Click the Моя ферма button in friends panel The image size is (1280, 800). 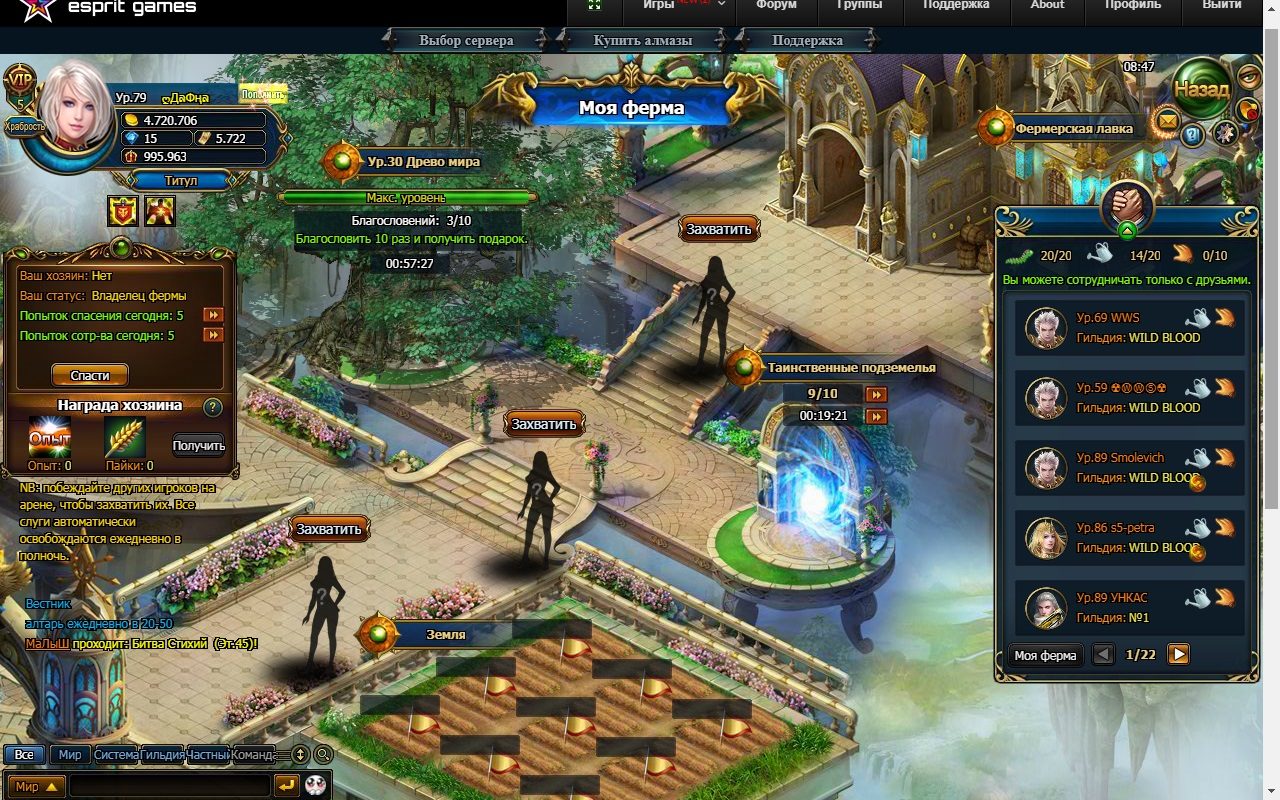pyautogui.click(x=1045, y=655)
